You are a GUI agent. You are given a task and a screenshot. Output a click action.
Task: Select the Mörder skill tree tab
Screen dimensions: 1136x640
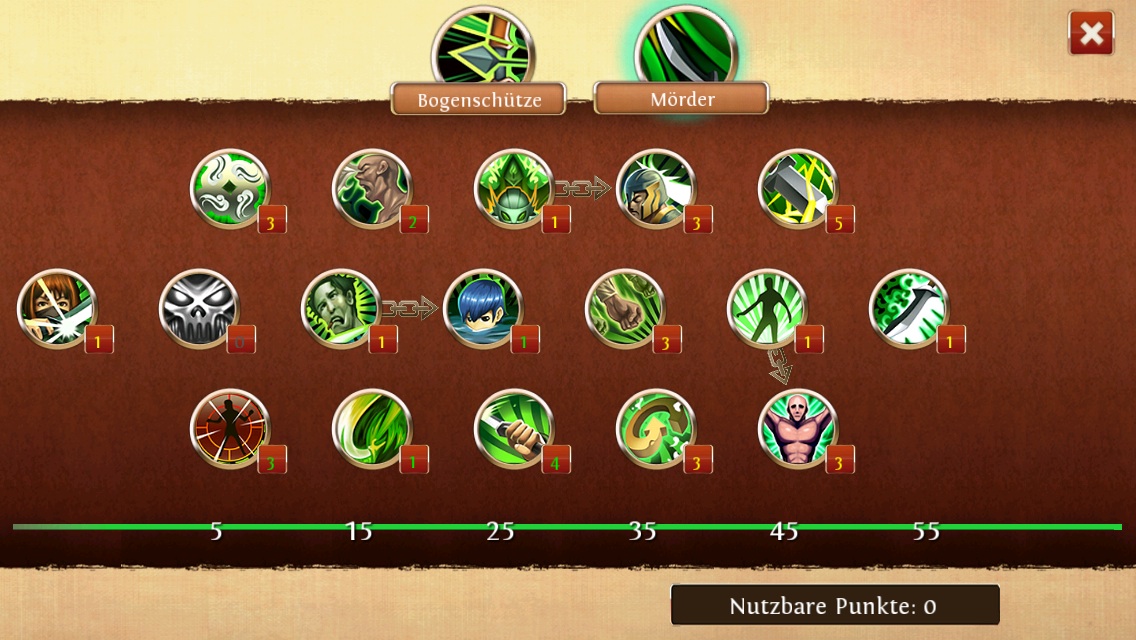[x=682, y=99]
